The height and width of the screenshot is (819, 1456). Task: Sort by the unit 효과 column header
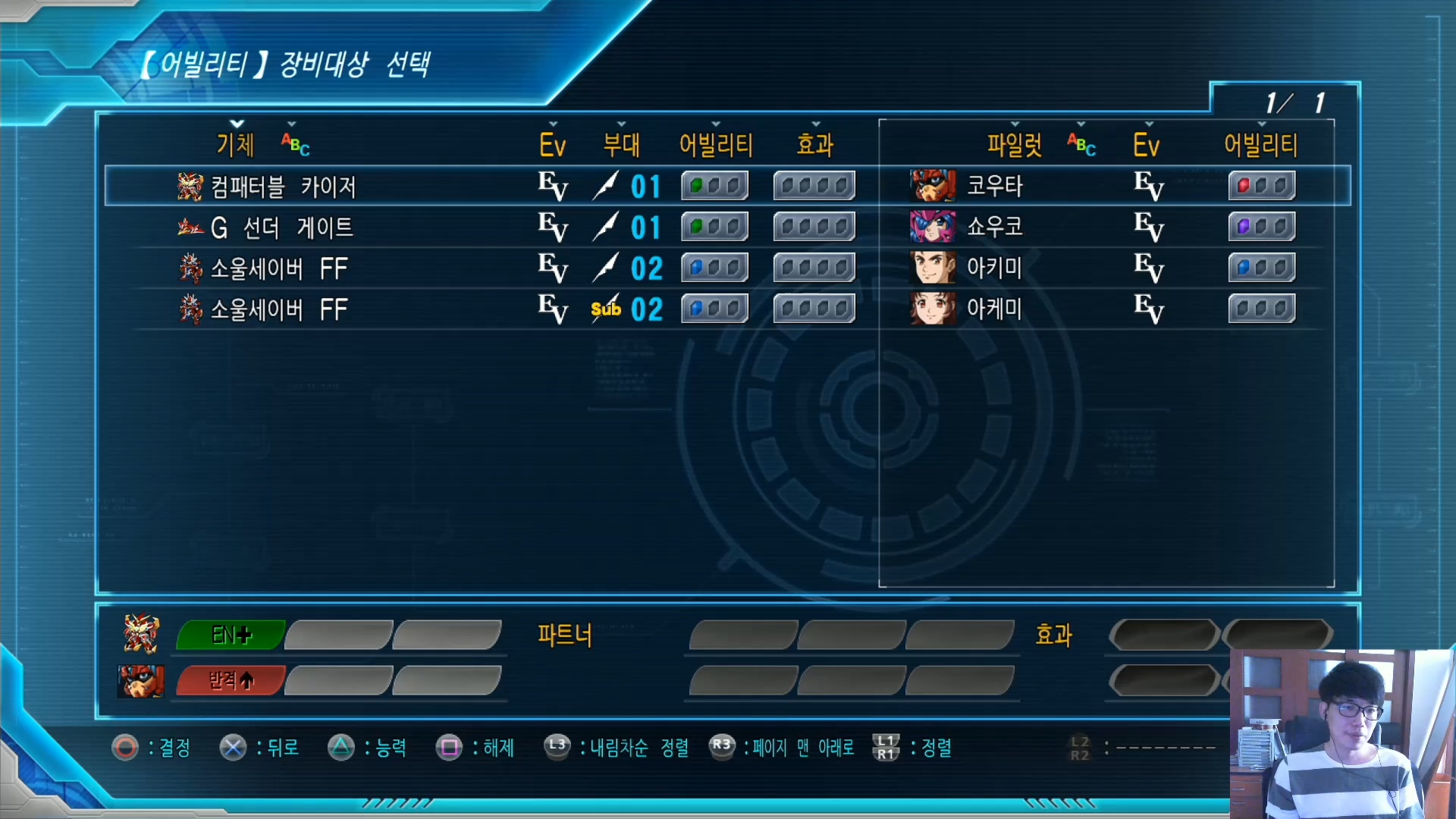[x=815, y=144]
